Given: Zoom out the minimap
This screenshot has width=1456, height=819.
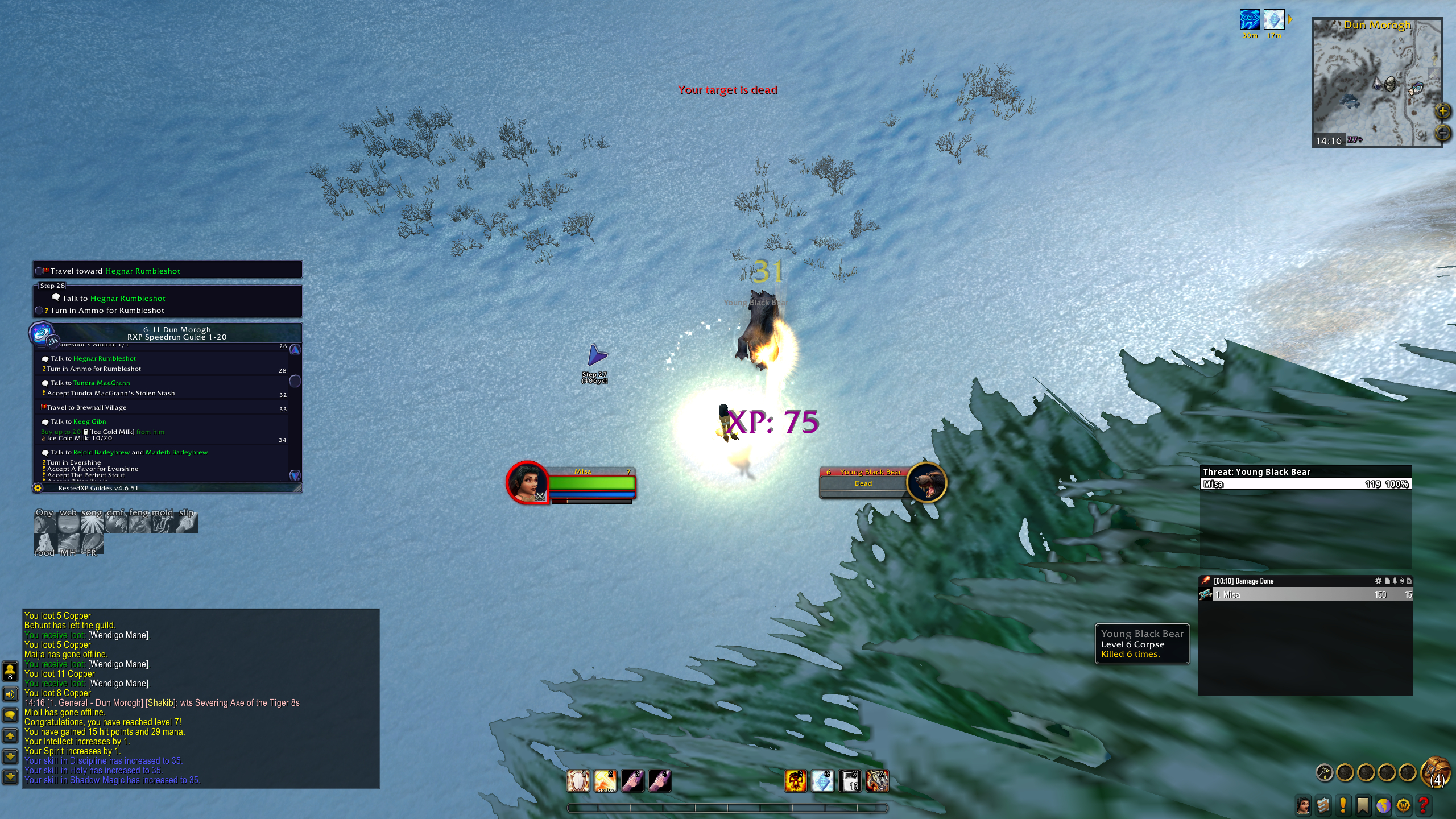Looking at the screenshot, I should click(1442, 133).
